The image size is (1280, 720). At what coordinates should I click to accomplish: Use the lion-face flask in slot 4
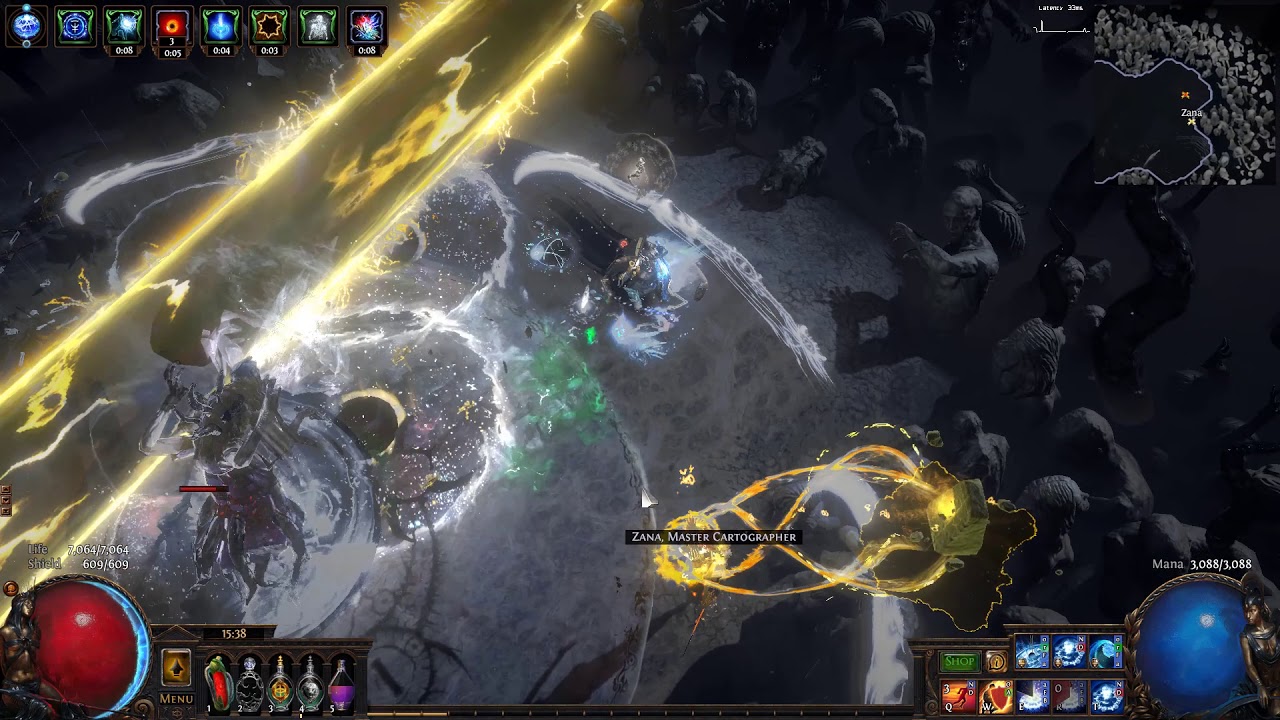pyautogui.click(x=311, y=683)
